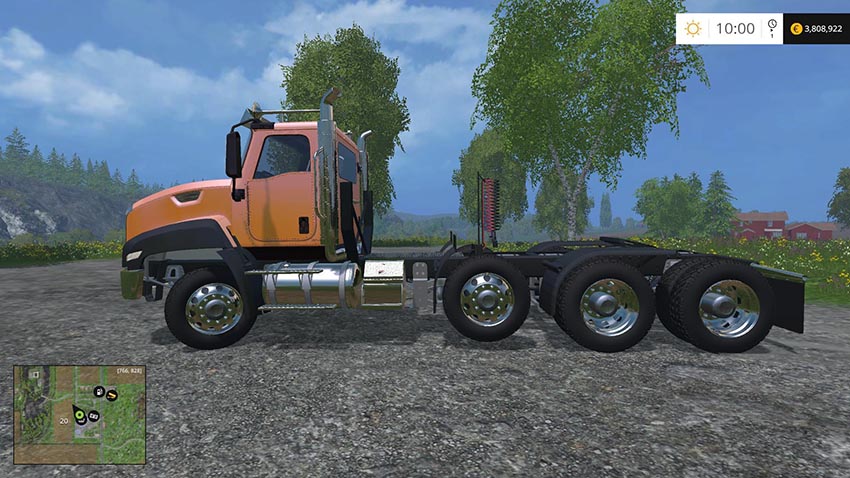The height and width of the screenshot is (478, 850).
Task: Click the clock time-scale icon
Action: [773, 28]
